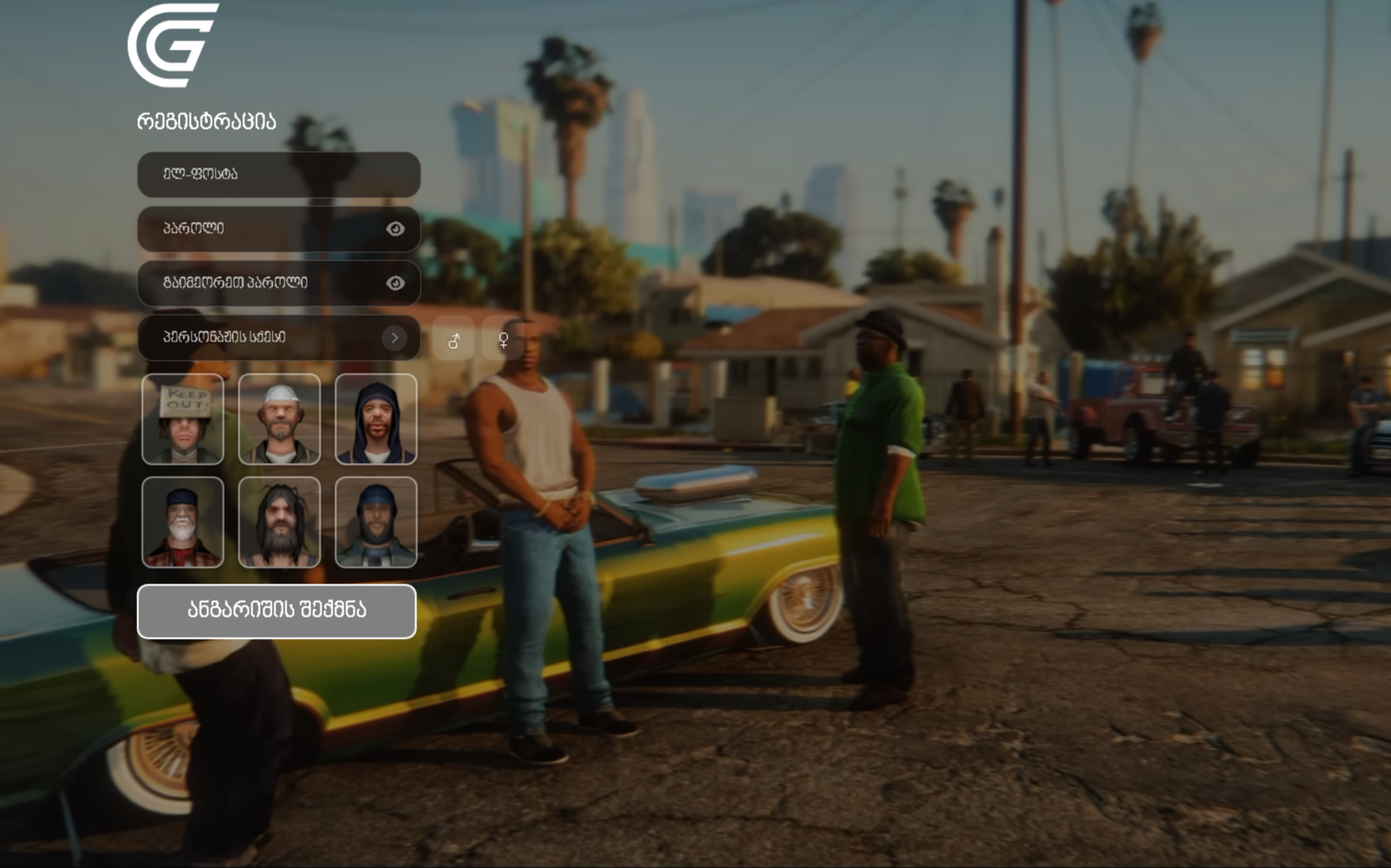Select the character with blue beanie
This screenshot has height=868, width=1391.
point(376,522)
